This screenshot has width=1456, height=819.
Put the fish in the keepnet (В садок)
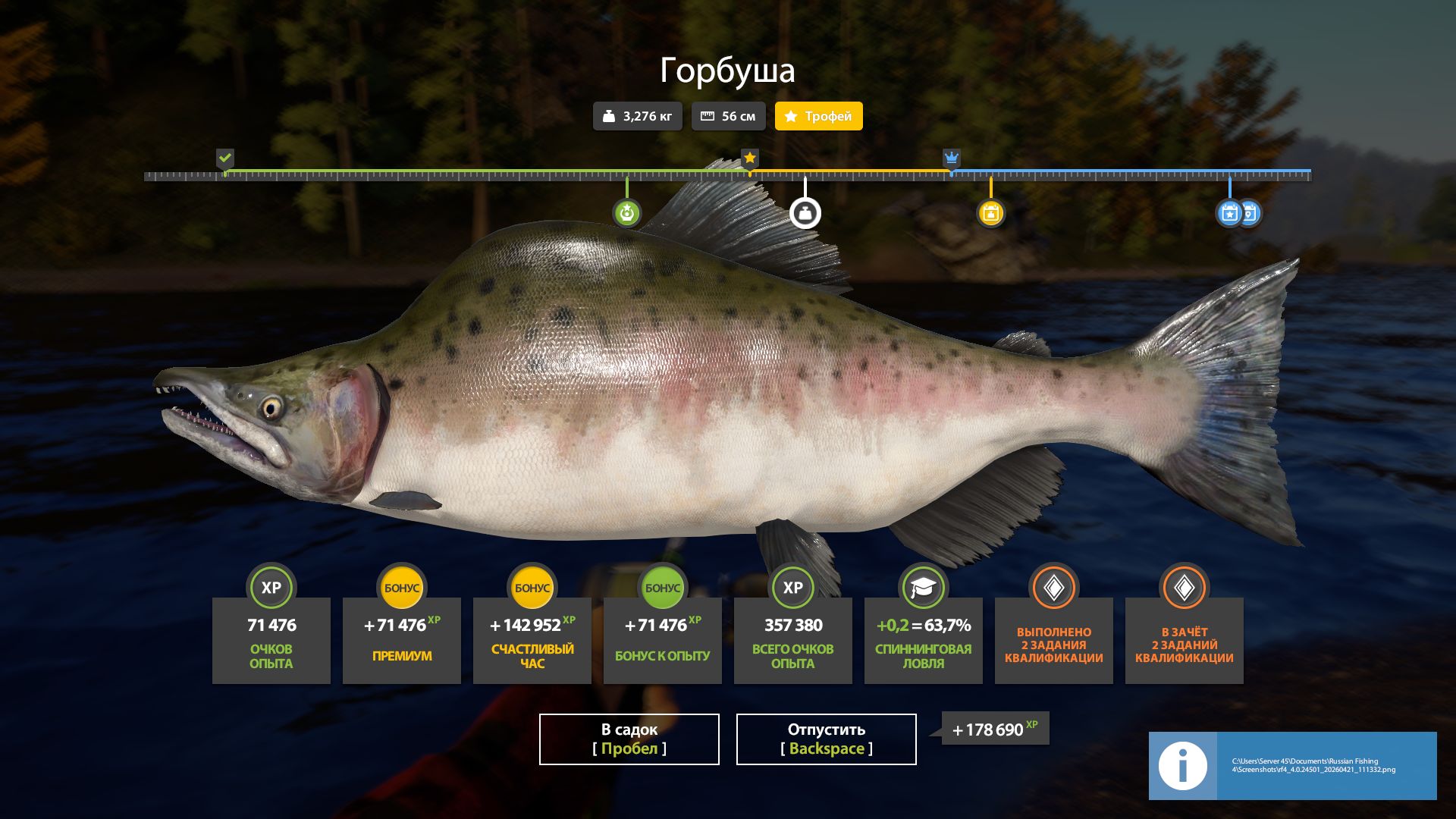629,739
